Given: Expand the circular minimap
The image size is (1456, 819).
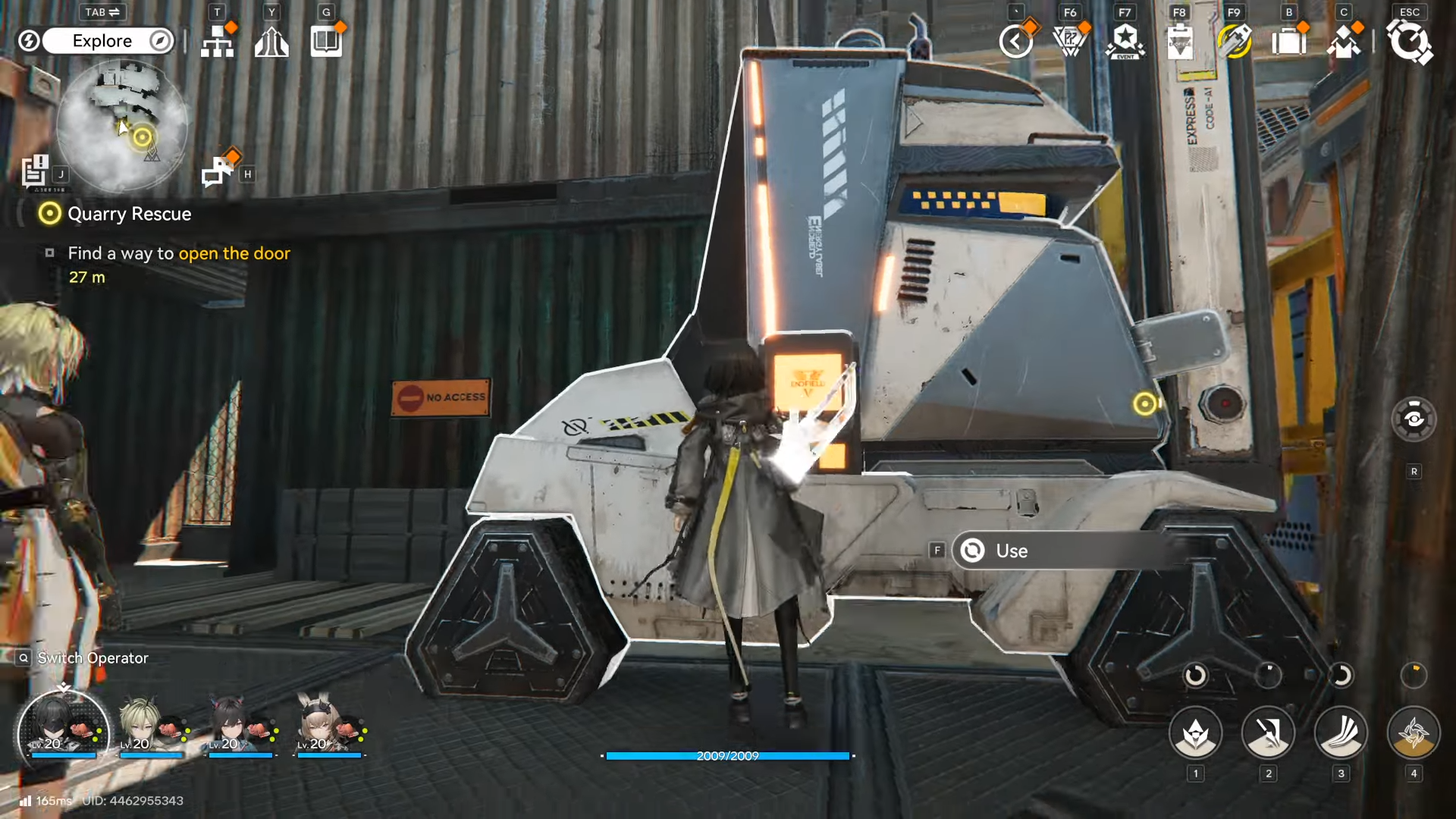Looking at the screenshot, I should click(121, 125).
